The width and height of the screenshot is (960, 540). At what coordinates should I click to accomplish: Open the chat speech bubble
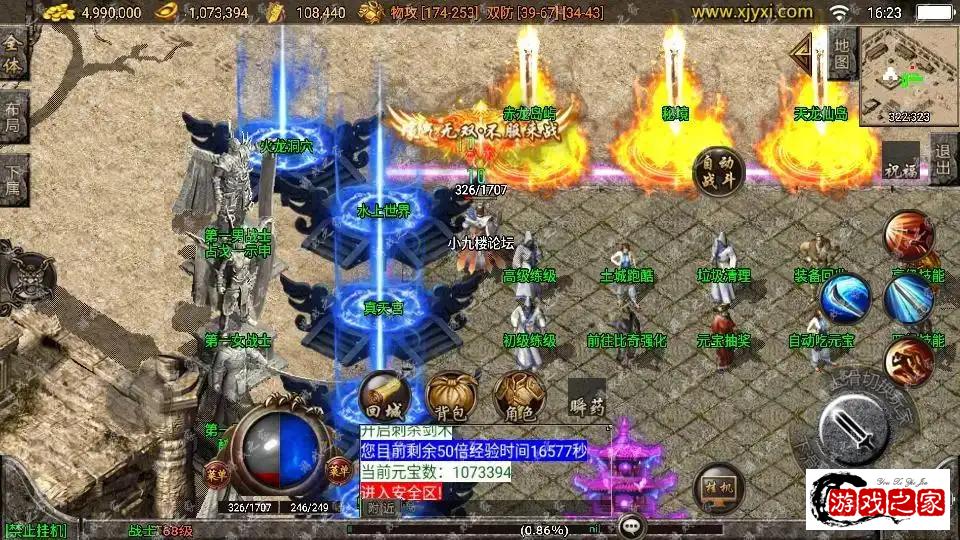pyautogui.click(x=630, y=525)
